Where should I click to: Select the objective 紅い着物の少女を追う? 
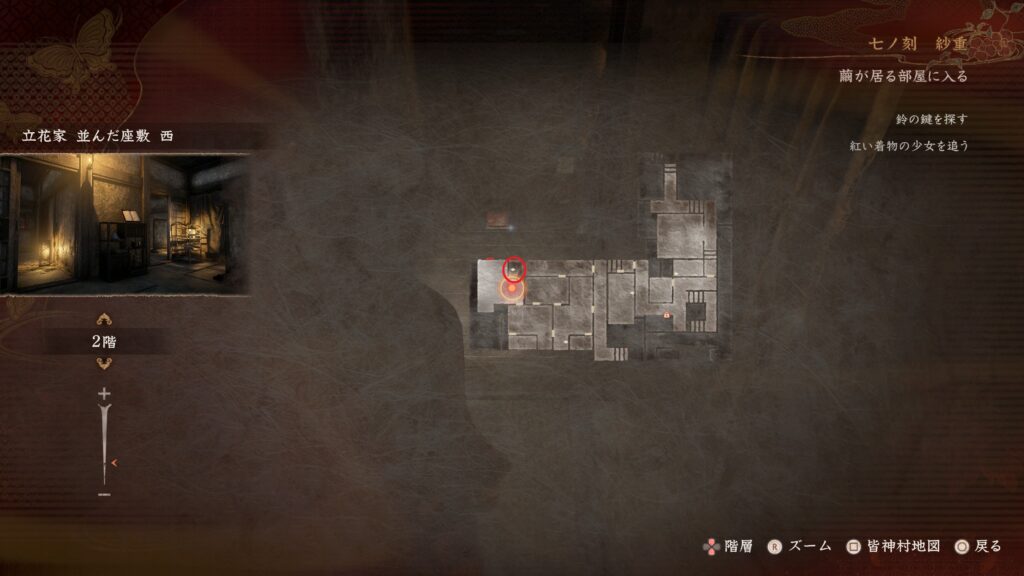(909, 145)
